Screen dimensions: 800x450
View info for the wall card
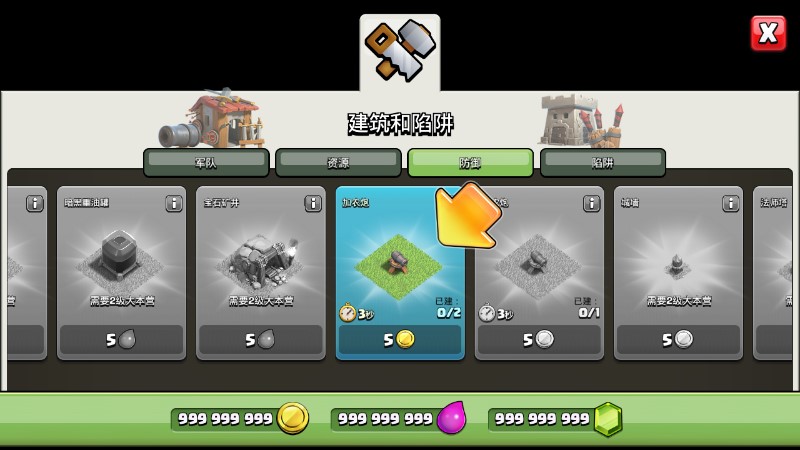click(x=731, y=203)
